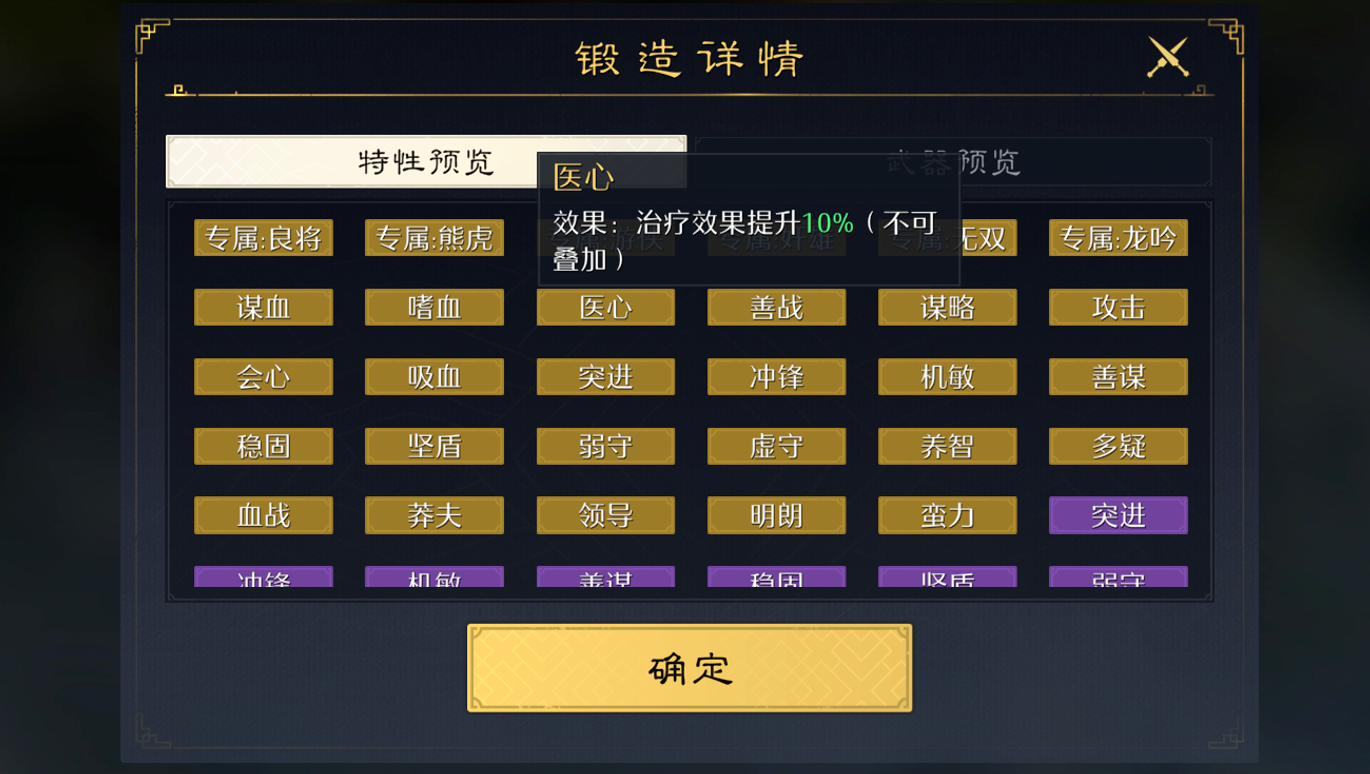Viewport: 1370px width, 774px height.
Task: Select the 多疑 trait
Action: [x=1118, y=446]
